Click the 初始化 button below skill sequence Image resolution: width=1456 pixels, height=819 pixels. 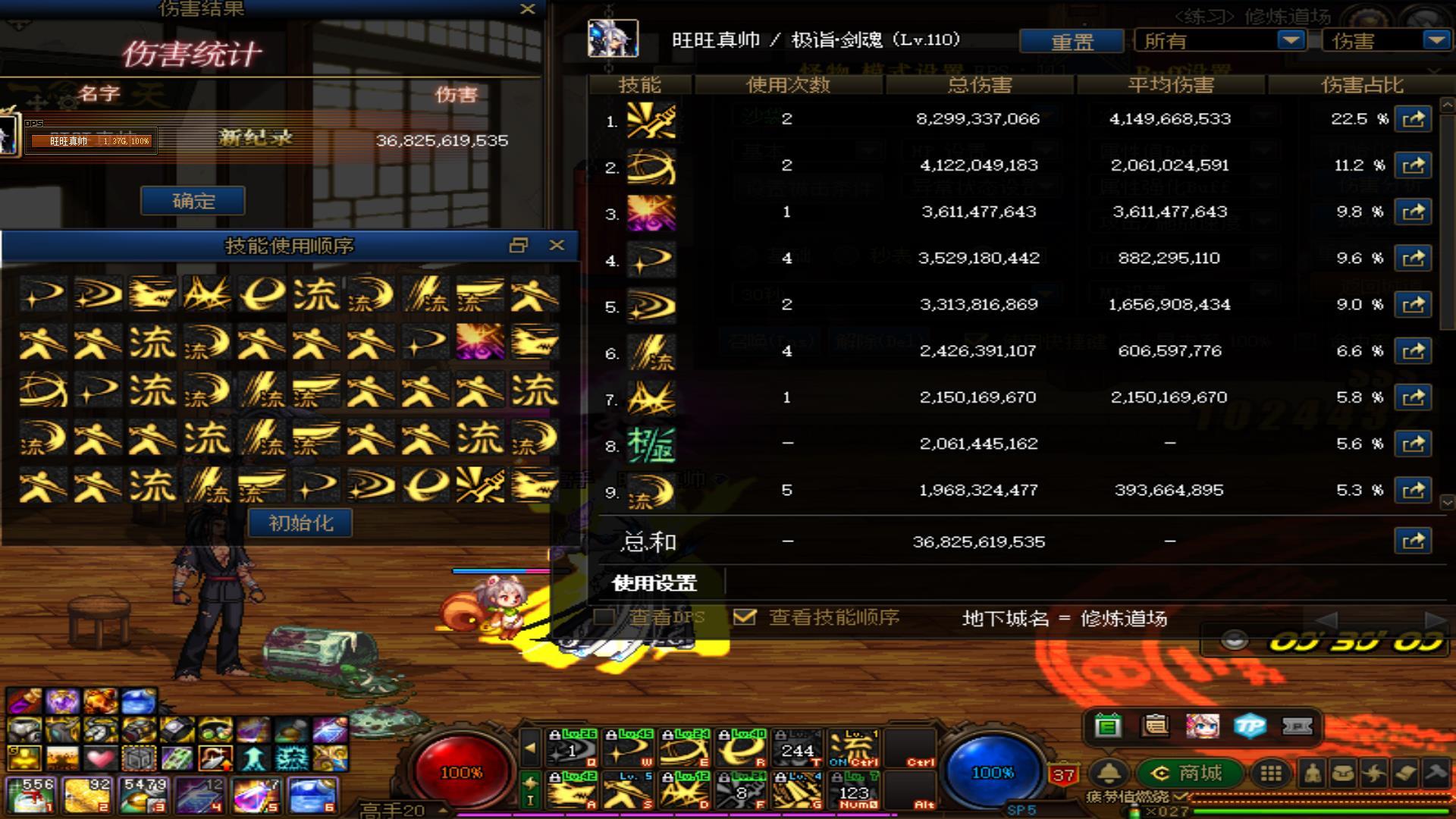click(x=299, y=523)
